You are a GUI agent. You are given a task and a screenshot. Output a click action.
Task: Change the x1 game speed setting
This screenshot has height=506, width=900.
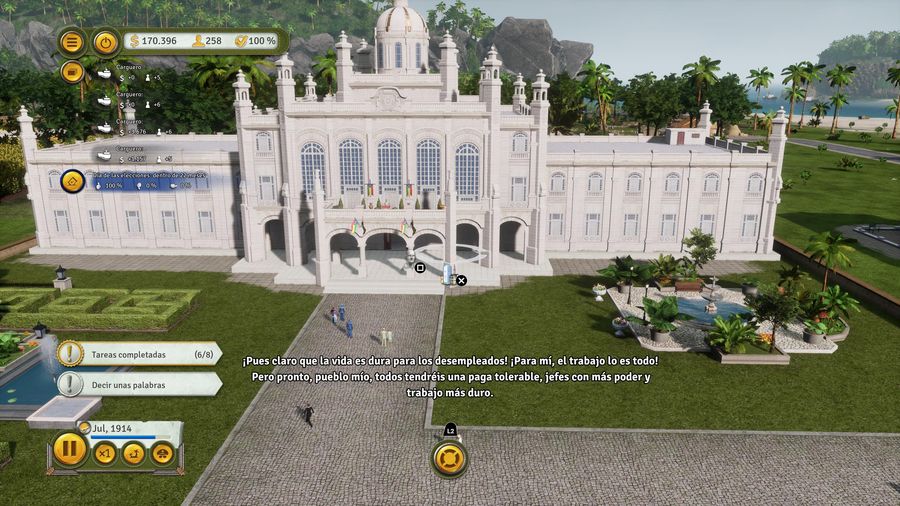point(105,453)
